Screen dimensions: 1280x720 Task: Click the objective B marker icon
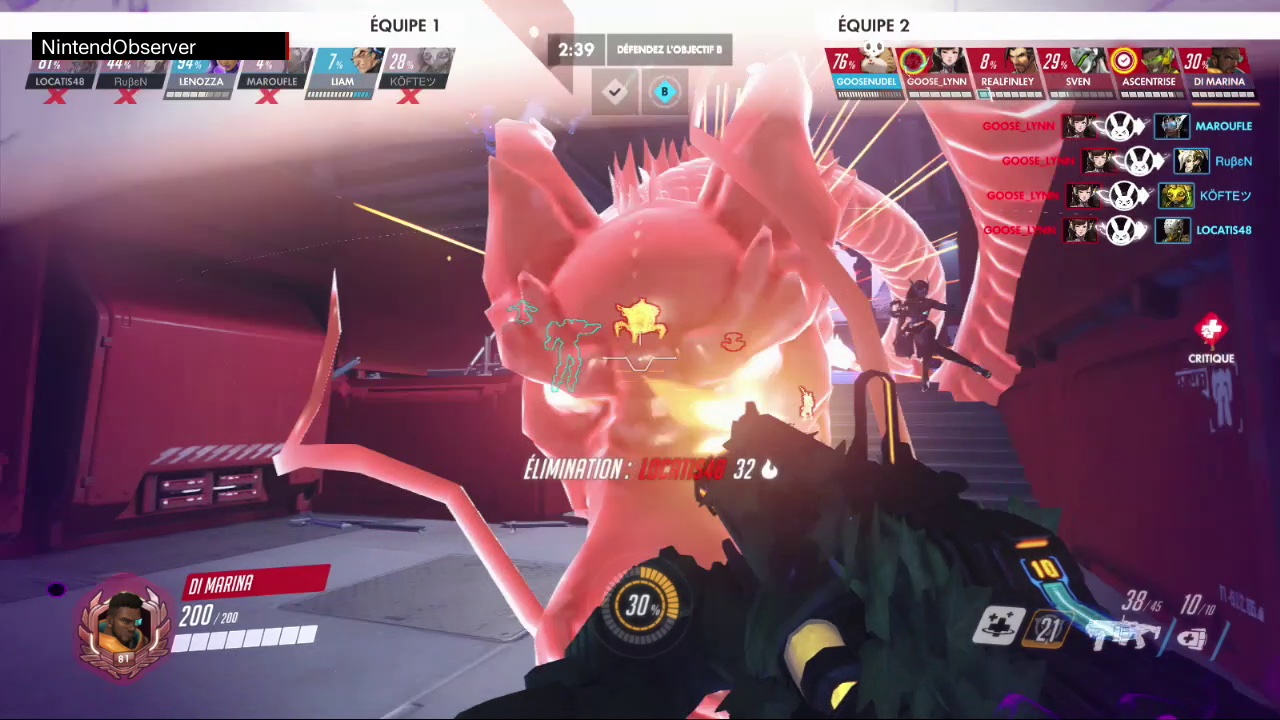coord(664,92)
